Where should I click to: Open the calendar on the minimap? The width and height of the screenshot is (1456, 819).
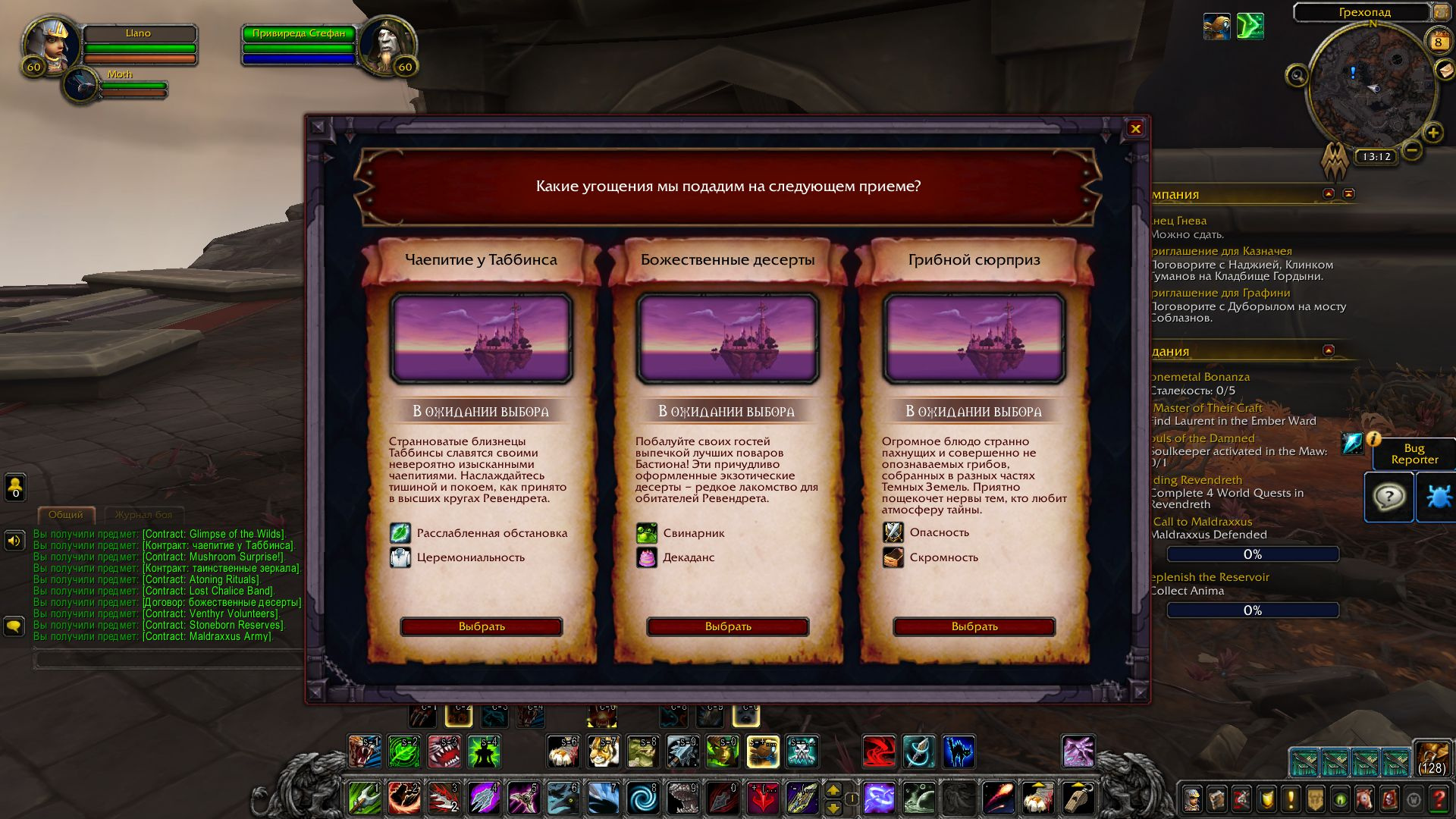coord(1439,42)
